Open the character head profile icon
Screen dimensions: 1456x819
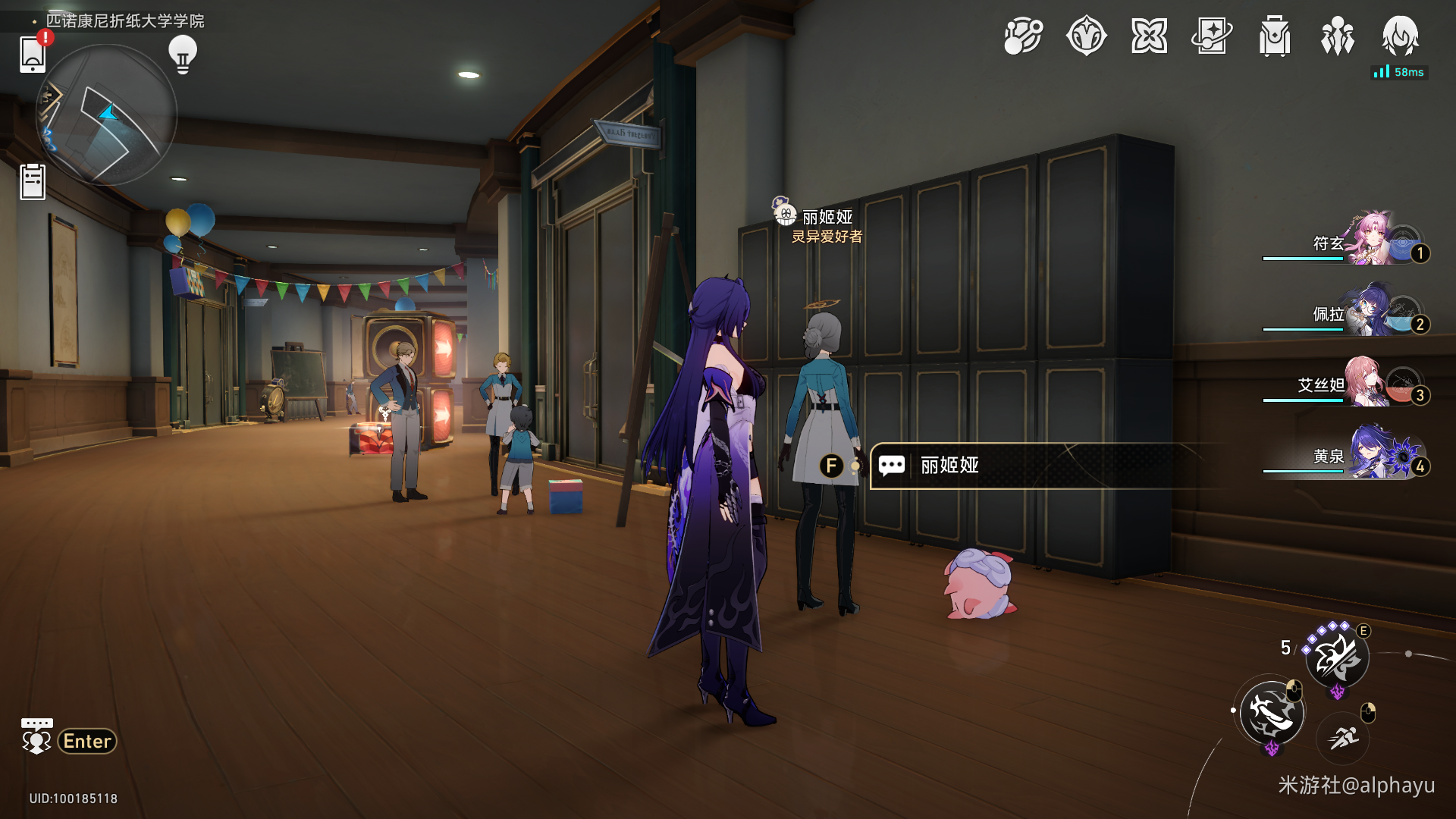1400,36
